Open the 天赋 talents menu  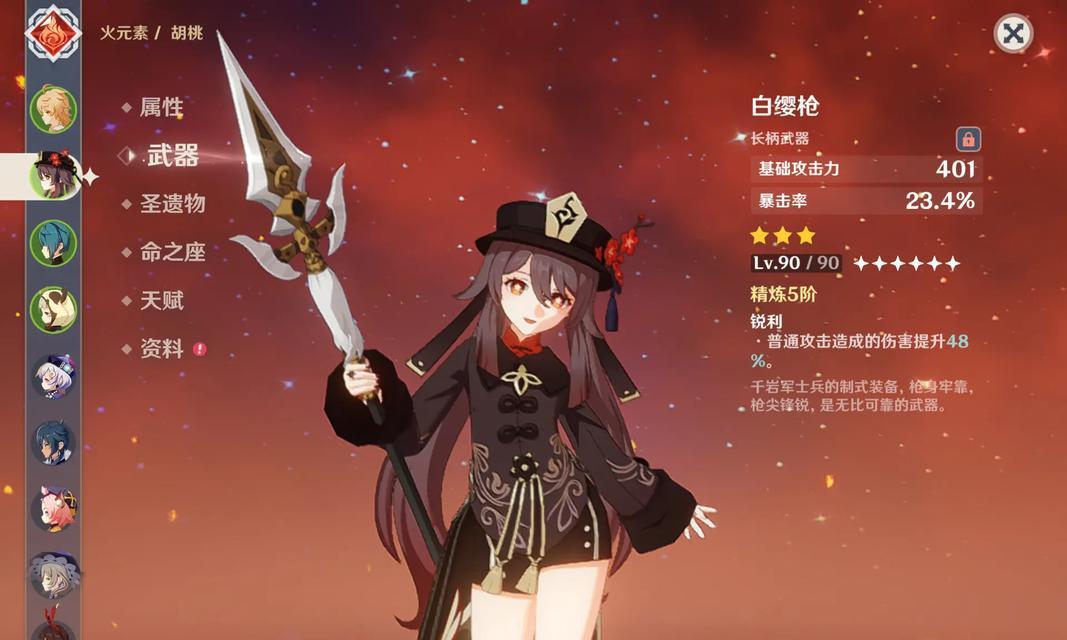tap(160, 300)
